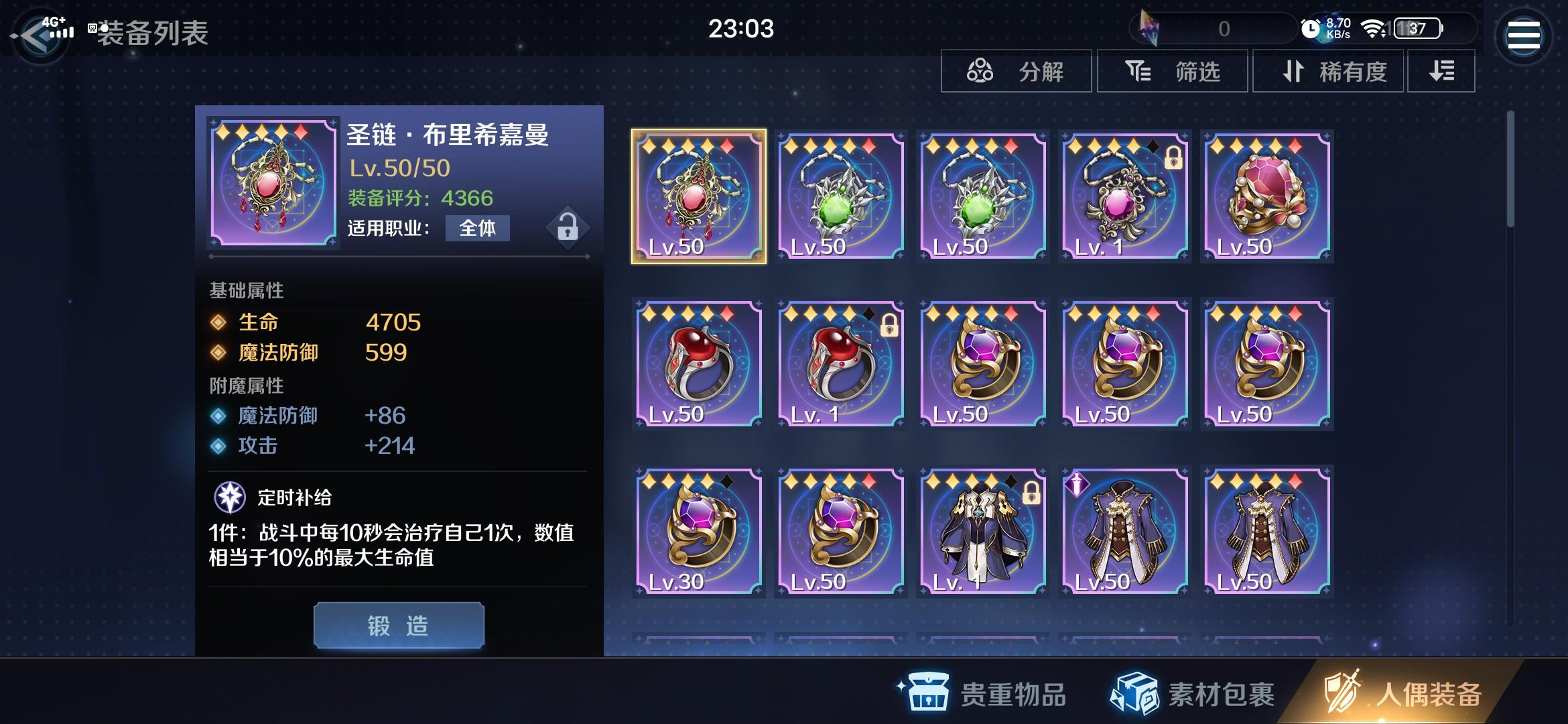Click the 全体 class label
Image resolution: width=1568 pixels, height=724 pixels.
pyautogui.click(x=477, y=229)
